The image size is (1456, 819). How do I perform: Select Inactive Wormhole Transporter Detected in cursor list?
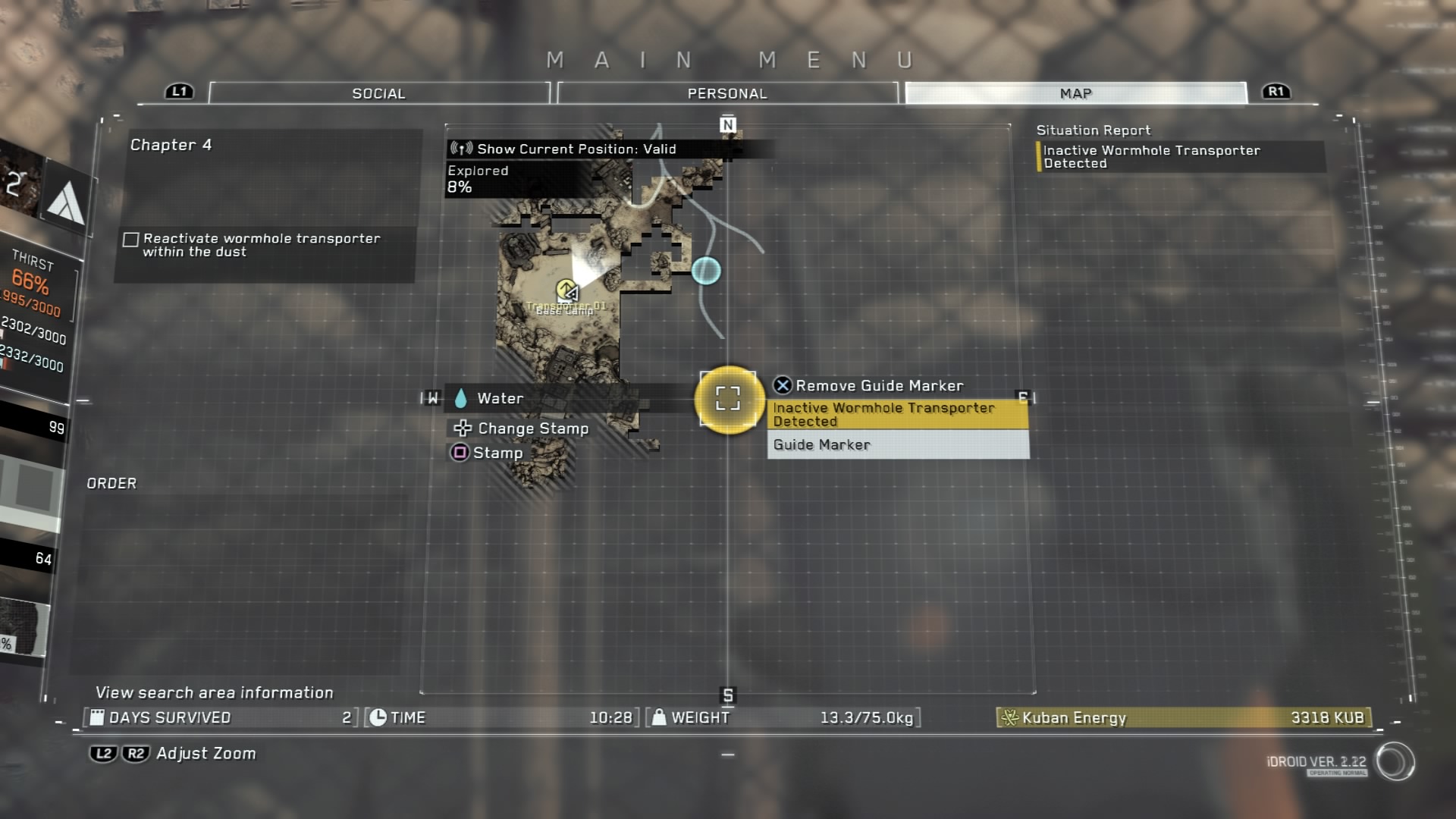pos(898,415)
